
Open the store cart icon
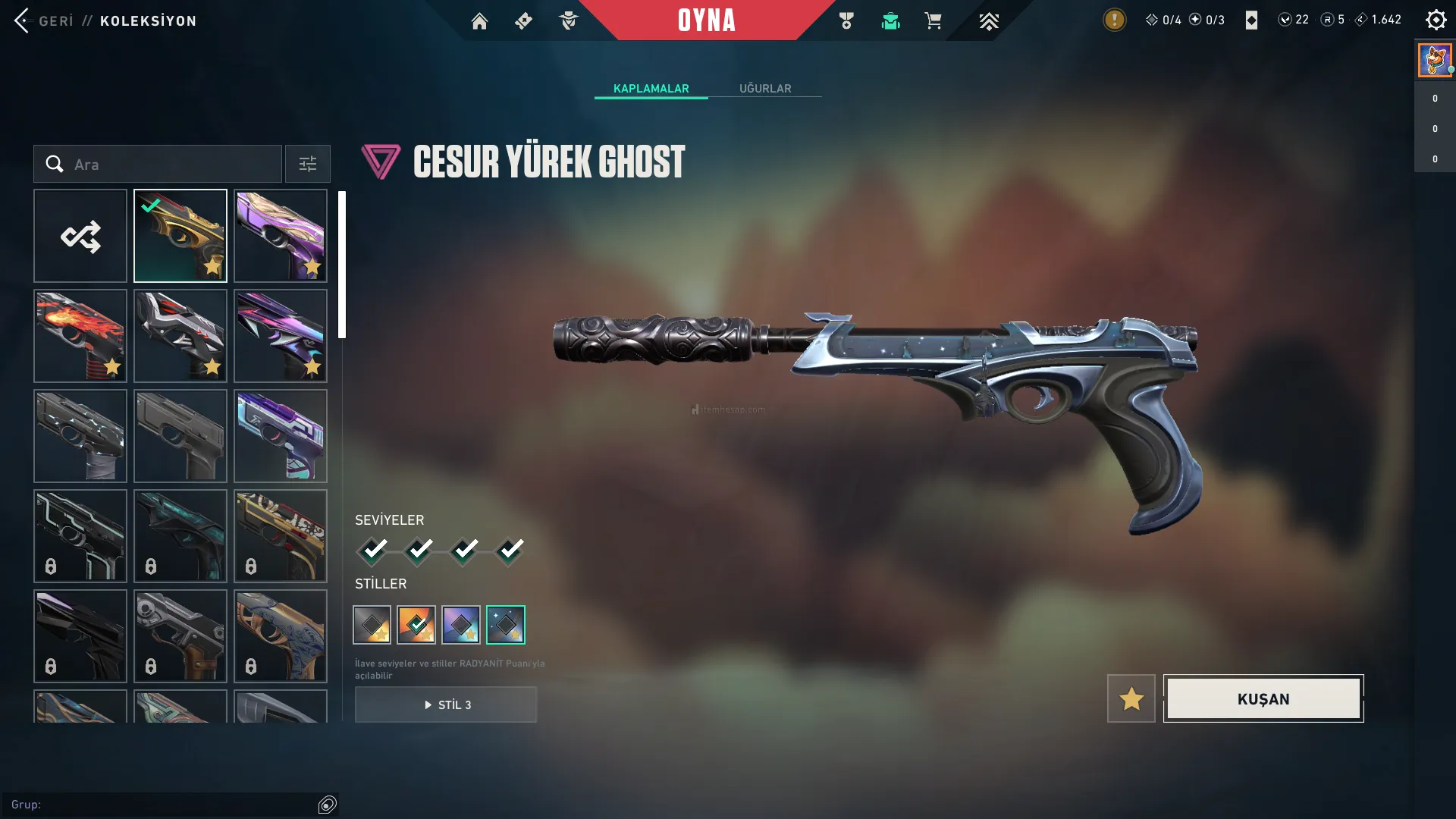pos(933,21)
